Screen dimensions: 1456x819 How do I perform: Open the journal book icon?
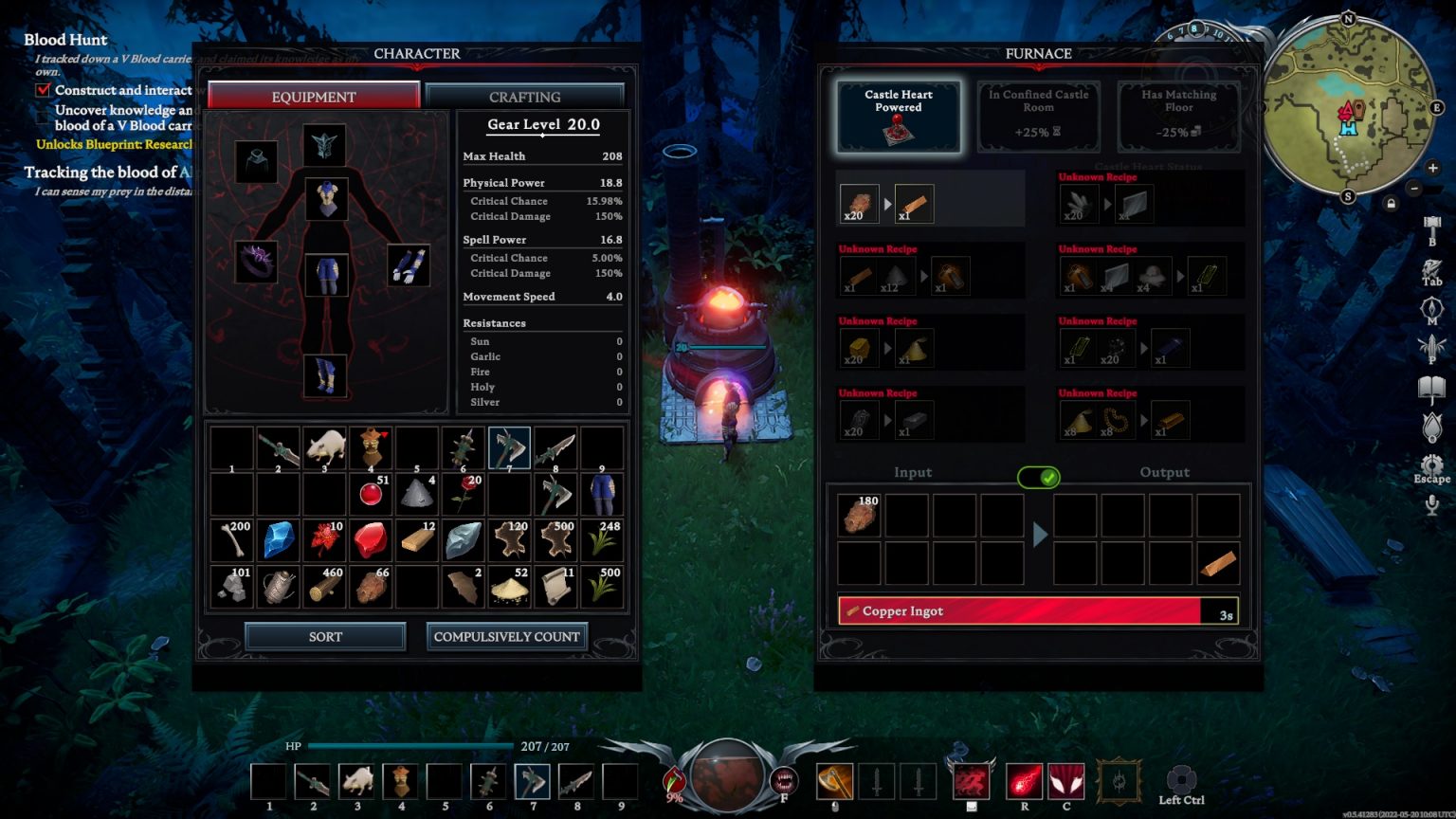[1431, 387]
